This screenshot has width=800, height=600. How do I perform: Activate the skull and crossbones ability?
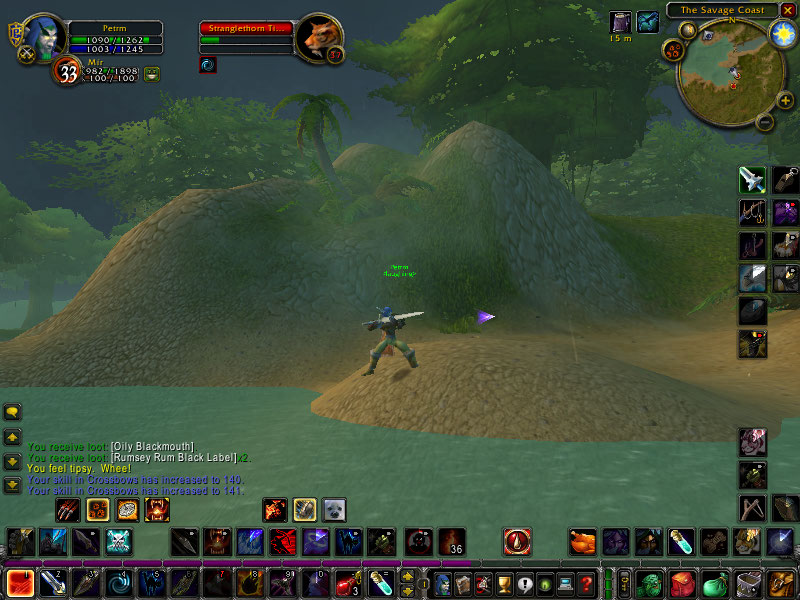(x=121, y=542)
